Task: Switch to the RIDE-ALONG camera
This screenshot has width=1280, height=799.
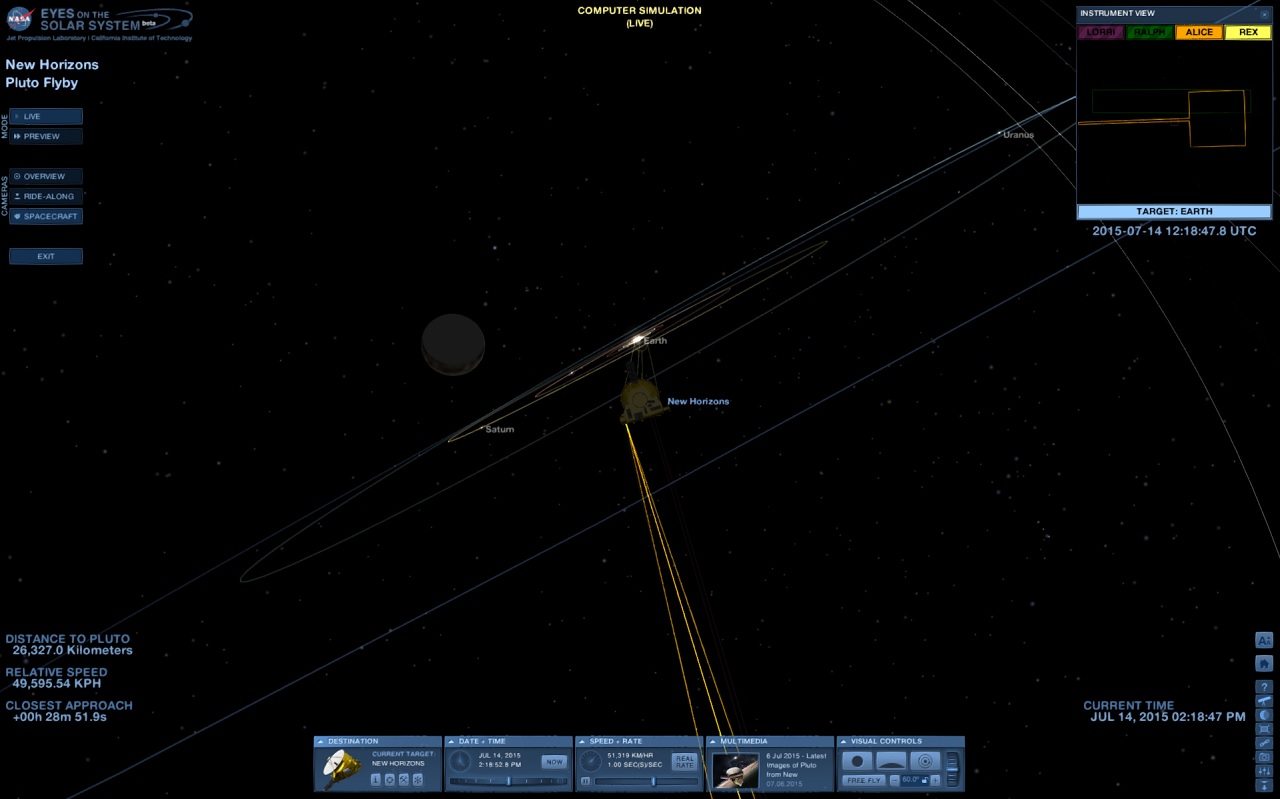Action: pos(46,196)
